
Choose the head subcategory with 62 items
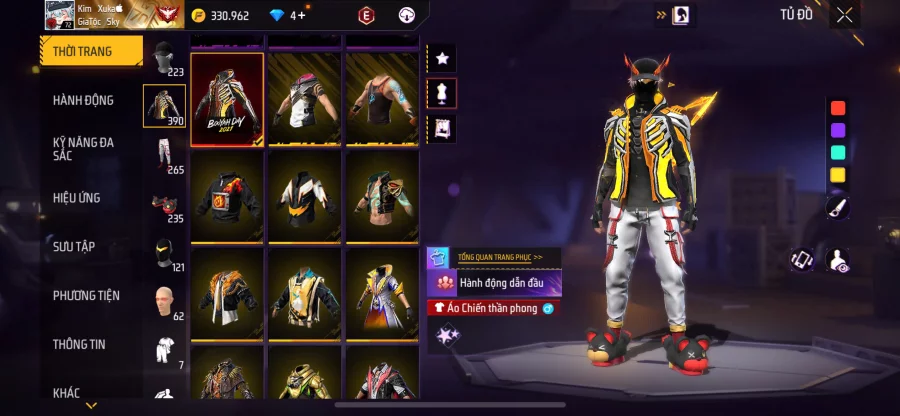pos(165,300)
